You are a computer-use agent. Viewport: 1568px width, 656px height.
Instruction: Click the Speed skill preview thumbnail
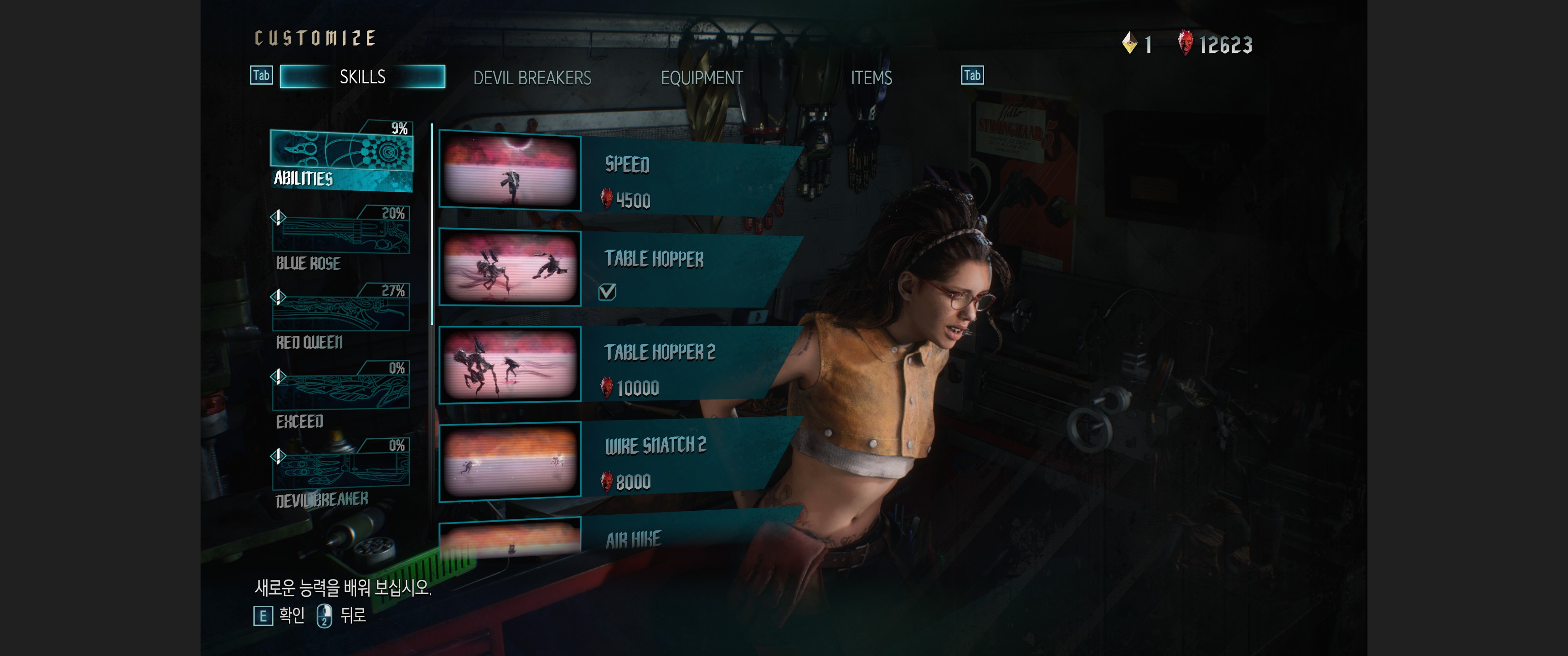pos(510,172)
